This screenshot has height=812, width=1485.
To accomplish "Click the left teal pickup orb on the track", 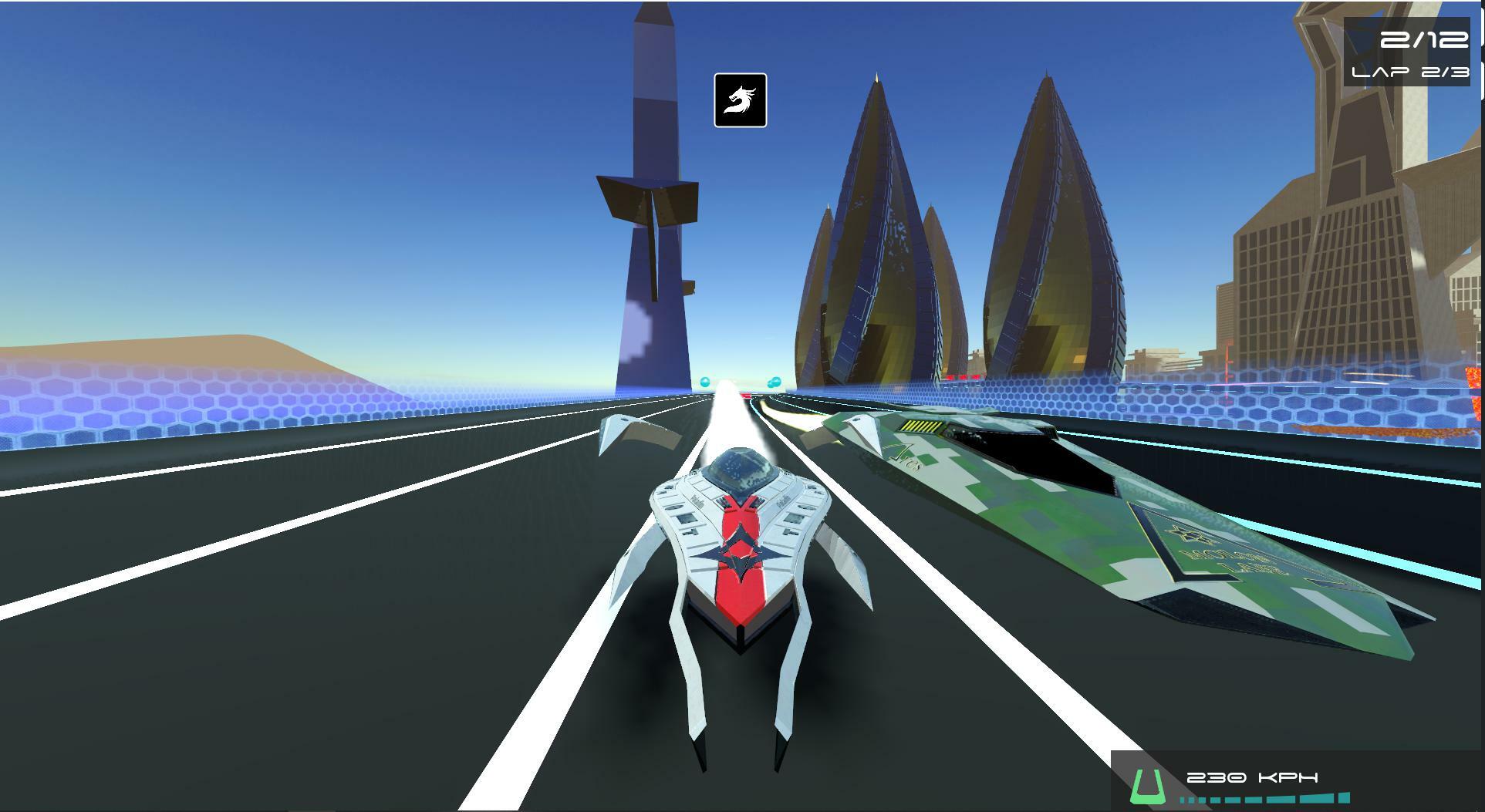I will [x=704, y=382].
